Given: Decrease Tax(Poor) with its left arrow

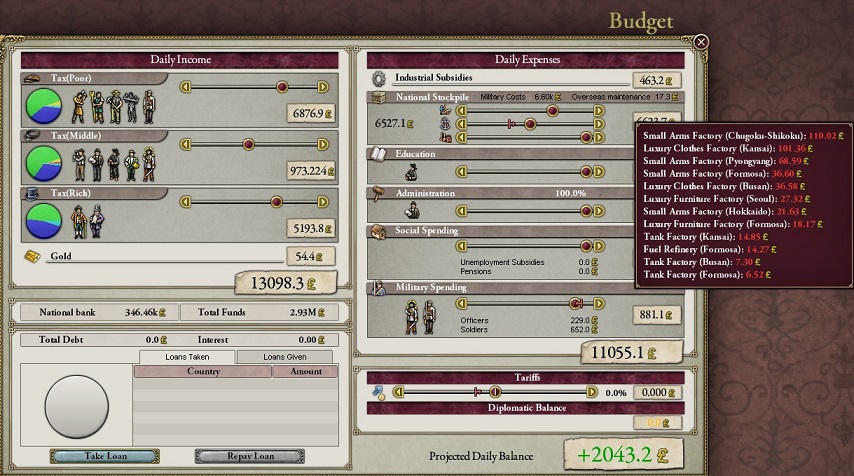Looking at the screenshot, I should tap(185, 87).
